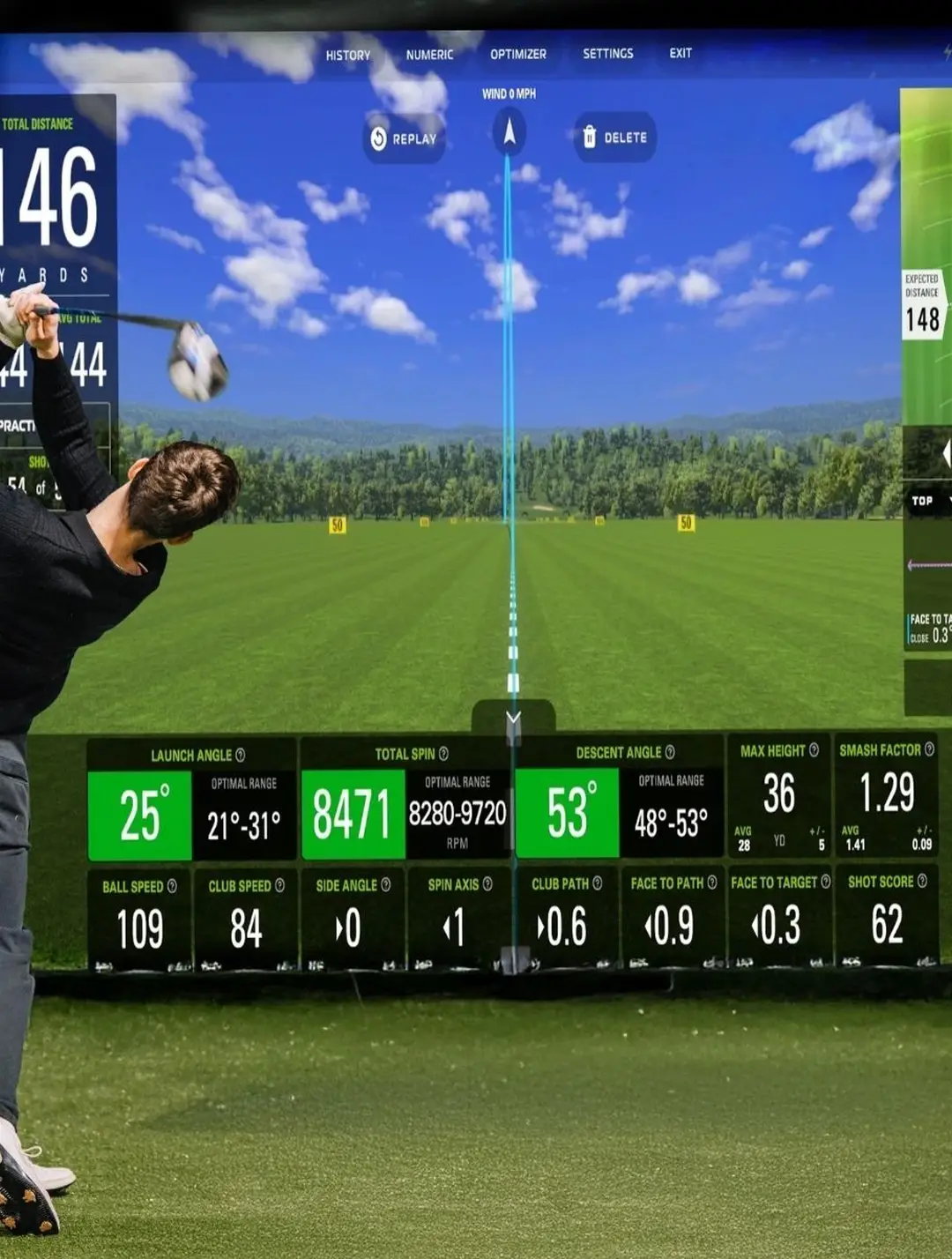952x1259 pixels.
Task: Click the Descent Angle help icon
Action: point(670,752)
